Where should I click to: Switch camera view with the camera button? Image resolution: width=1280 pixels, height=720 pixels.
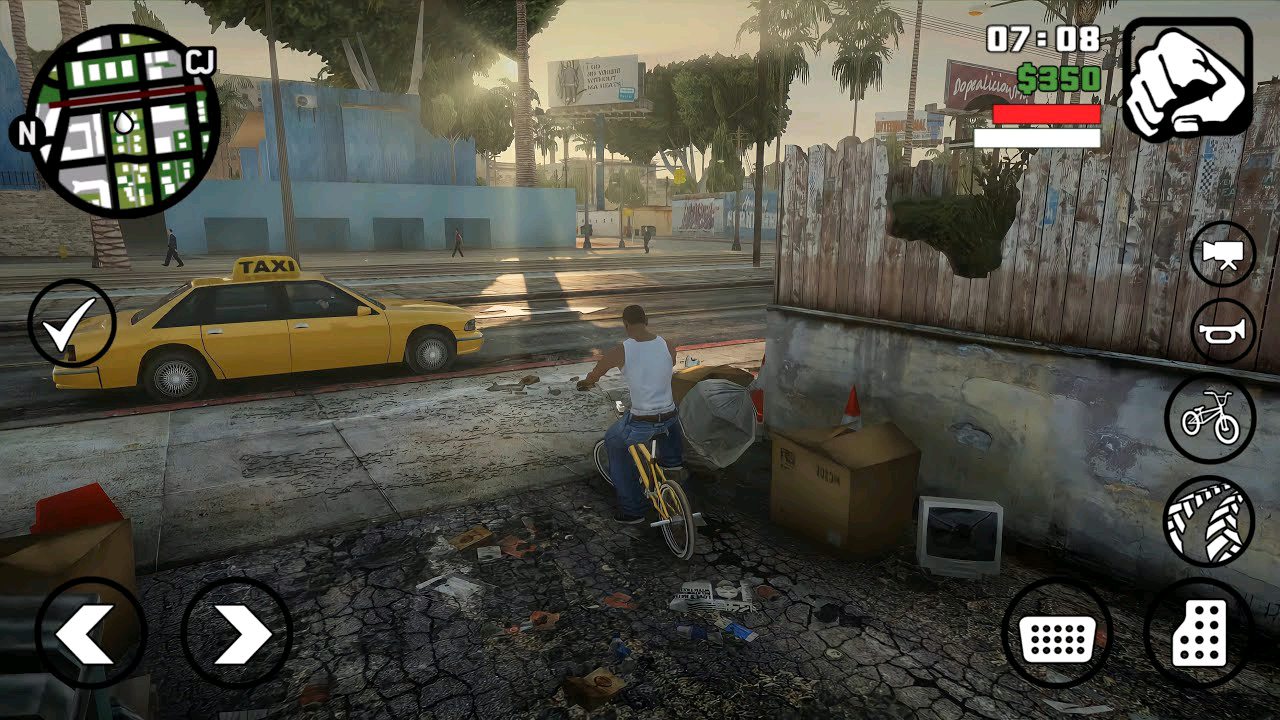click(x=1222, y=254)
